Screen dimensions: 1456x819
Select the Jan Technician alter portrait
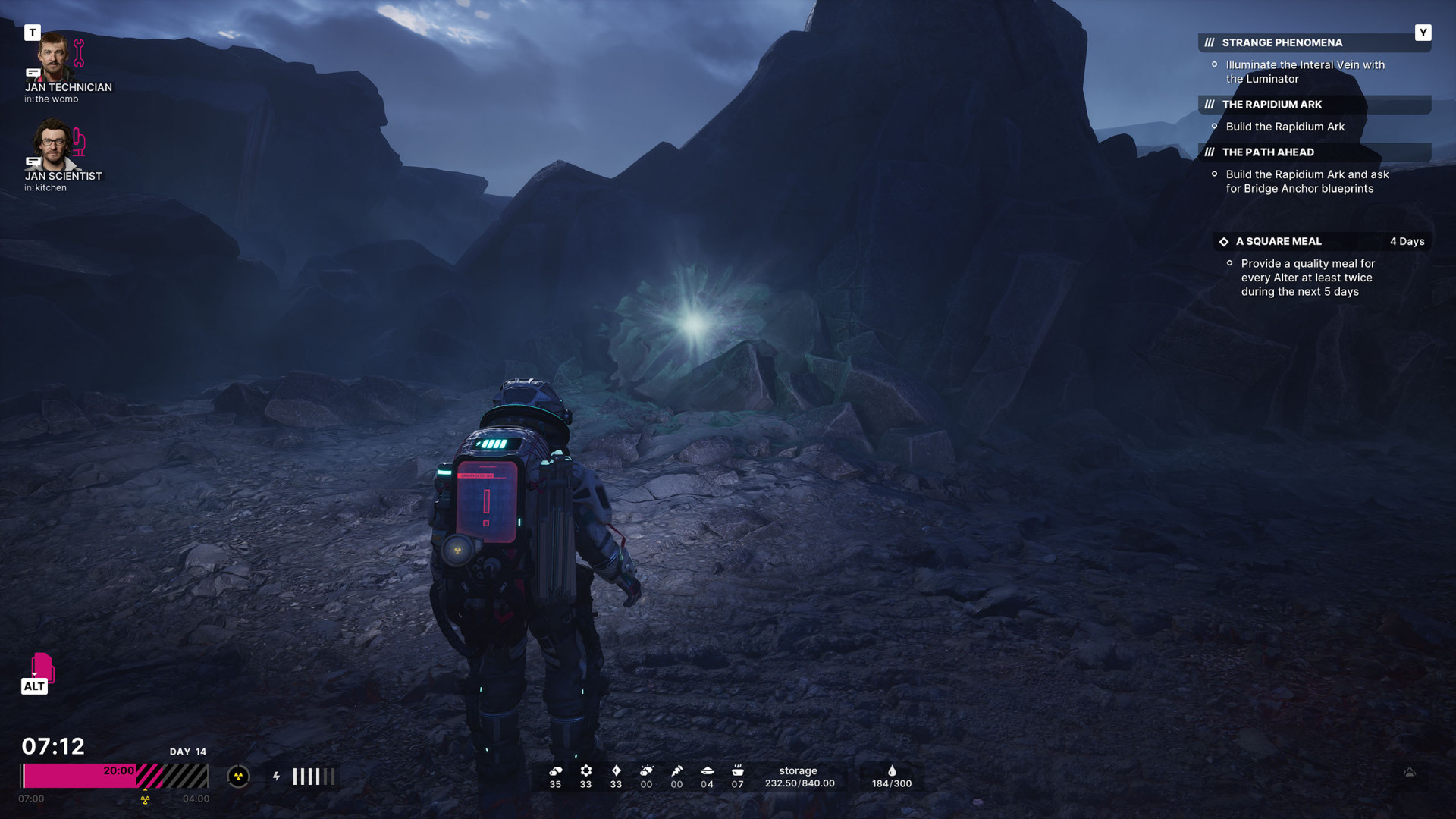coord(53,58)
